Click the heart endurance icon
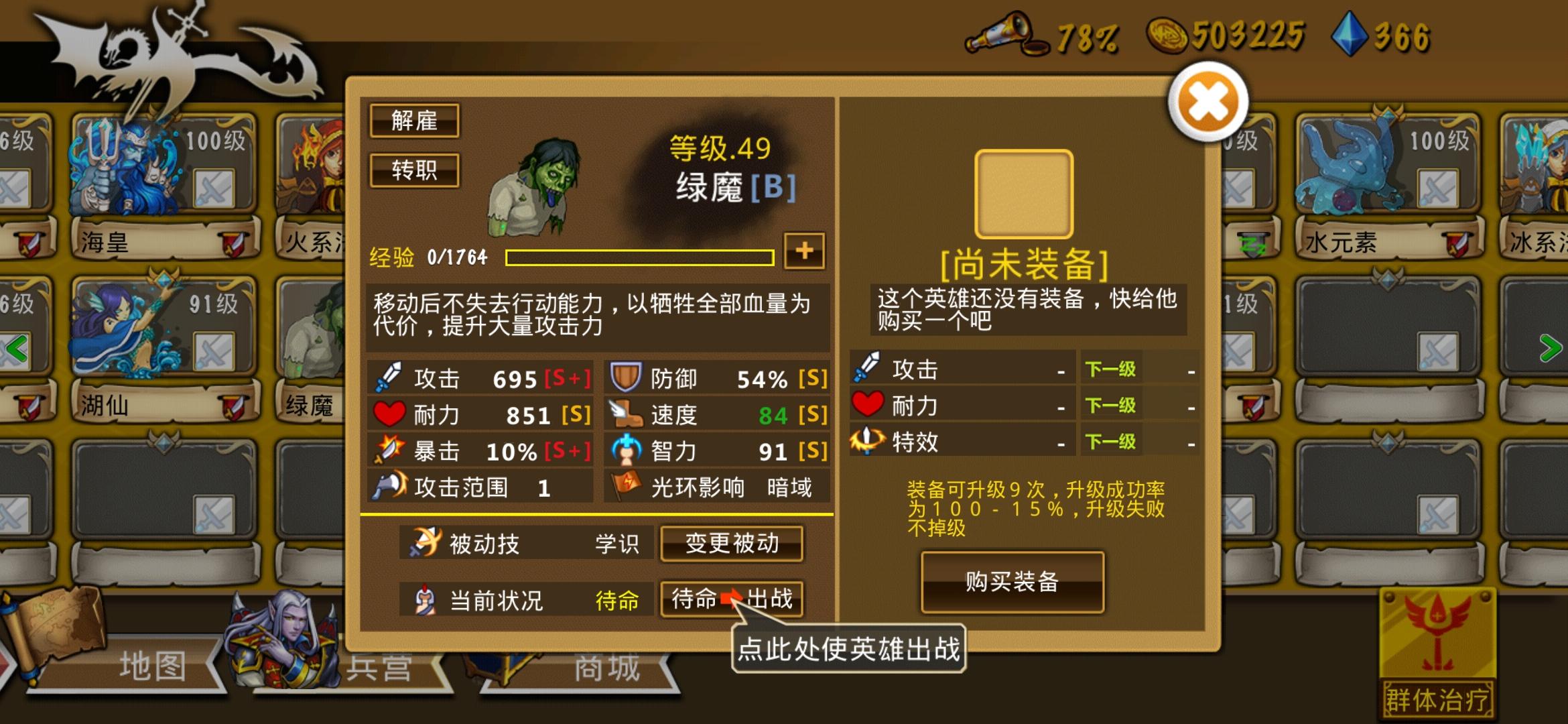 pyautogui.click(x=389, y=414)
